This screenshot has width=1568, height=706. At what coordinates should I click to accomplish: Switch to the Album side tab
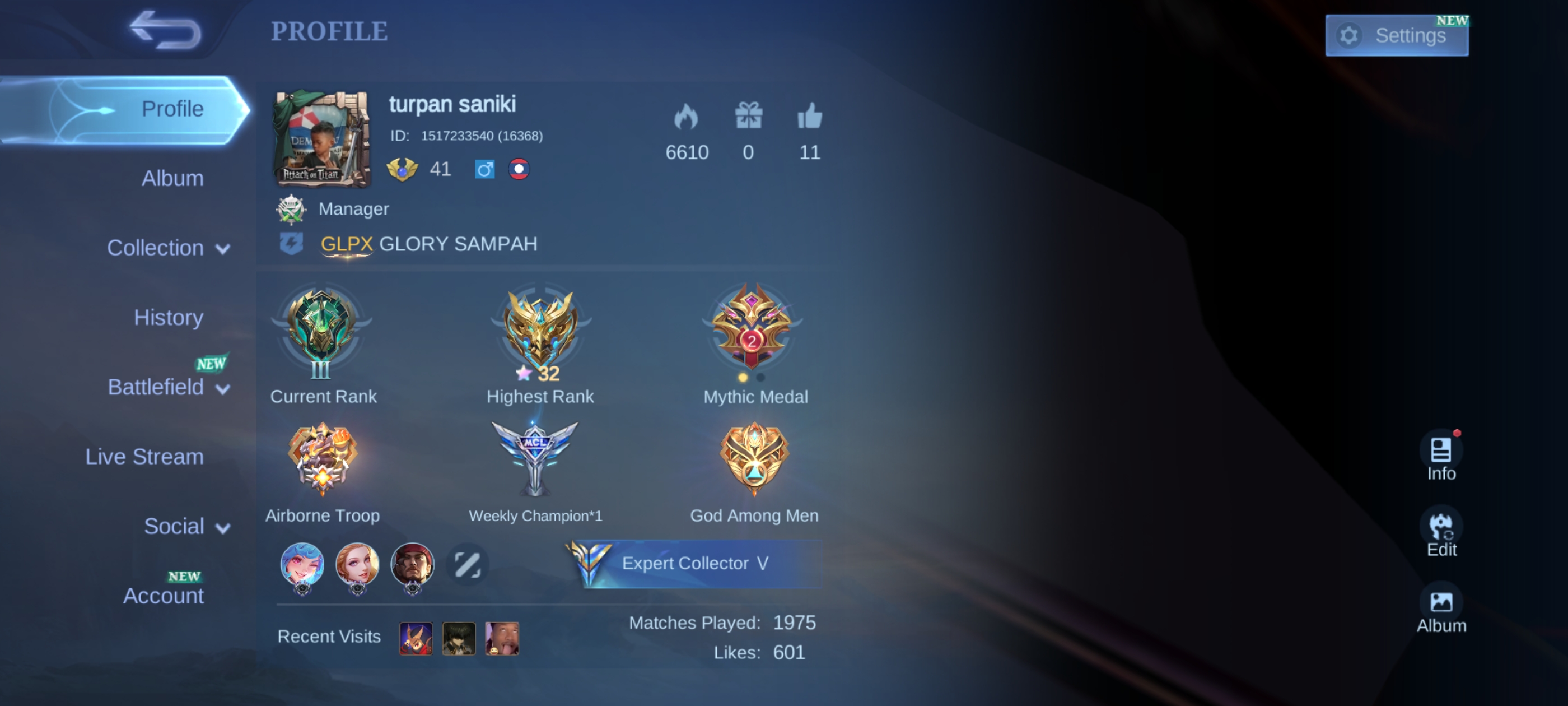[172, 179]
